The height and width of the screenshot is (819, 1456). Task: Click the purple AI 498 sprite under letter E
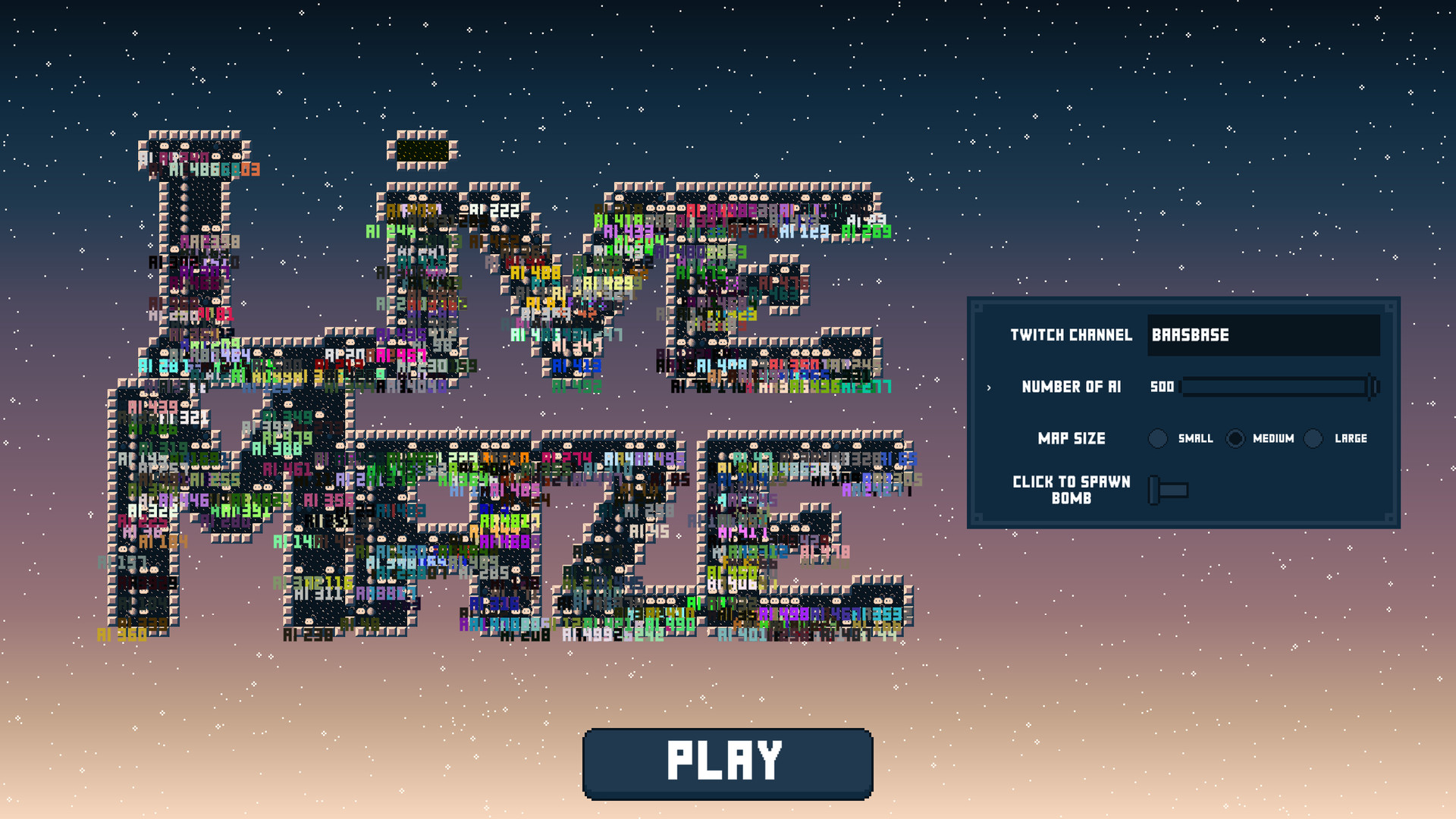click(784, 614)
